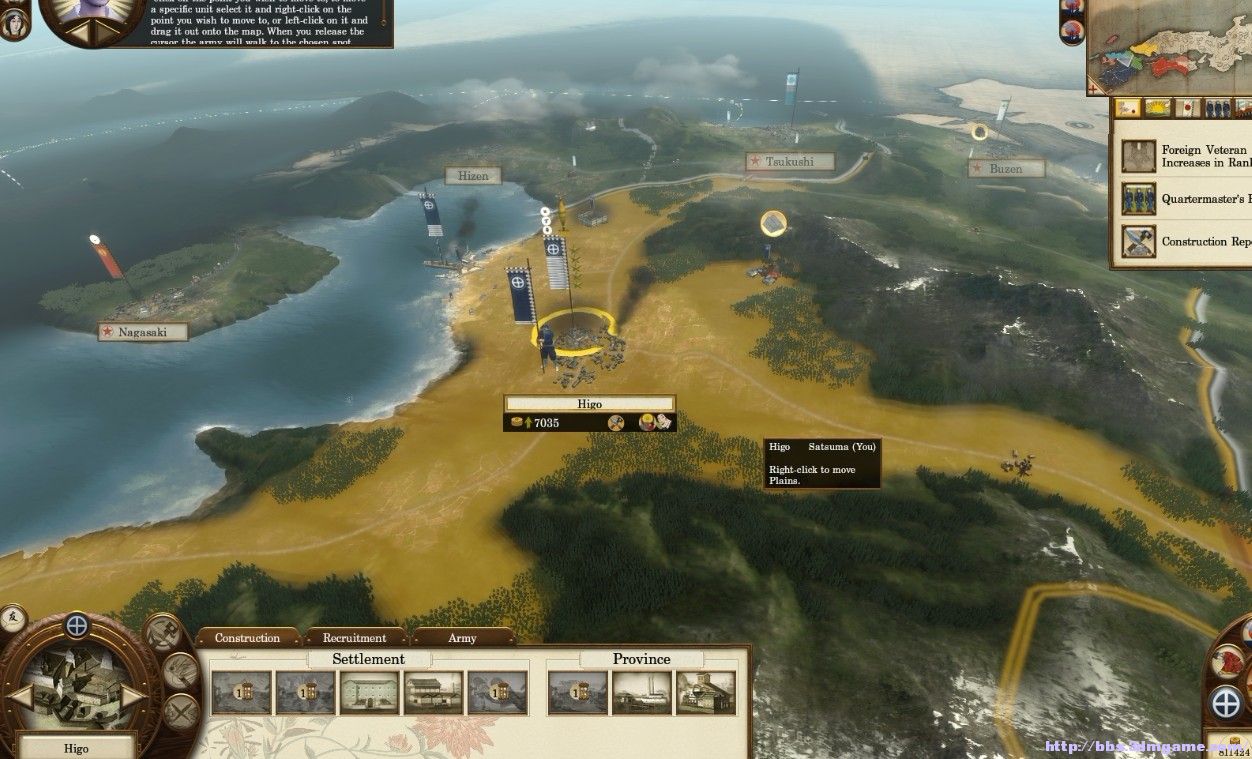
Task: Select the factory with smokestacks in Province
Action: pyautogui.click(x=641, y=692)
